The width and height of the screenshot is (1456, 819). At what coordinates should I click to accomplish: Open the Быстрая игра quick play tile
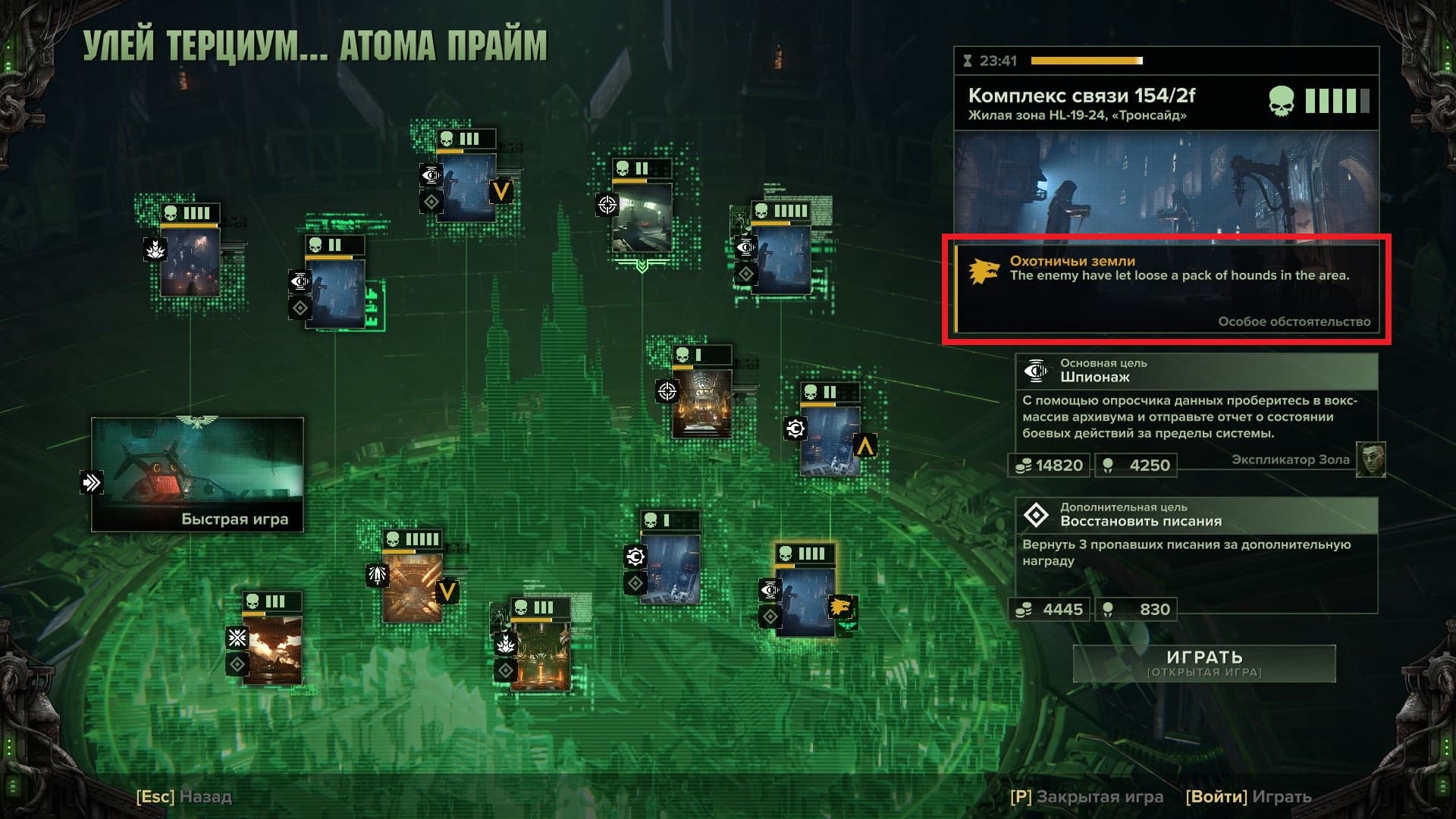[197, 474]
